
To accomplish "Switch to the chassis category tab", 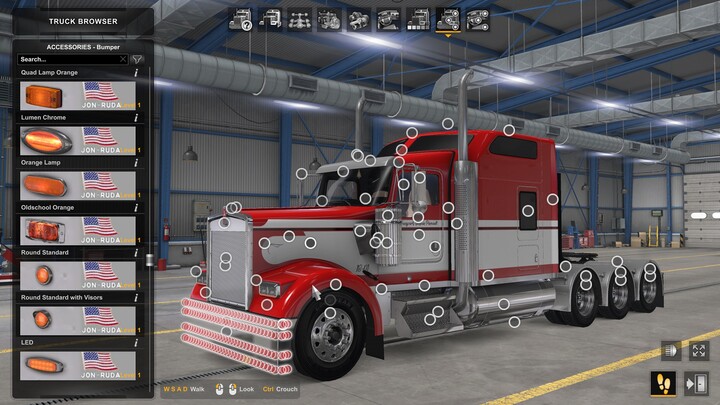I will coord(298,18).
